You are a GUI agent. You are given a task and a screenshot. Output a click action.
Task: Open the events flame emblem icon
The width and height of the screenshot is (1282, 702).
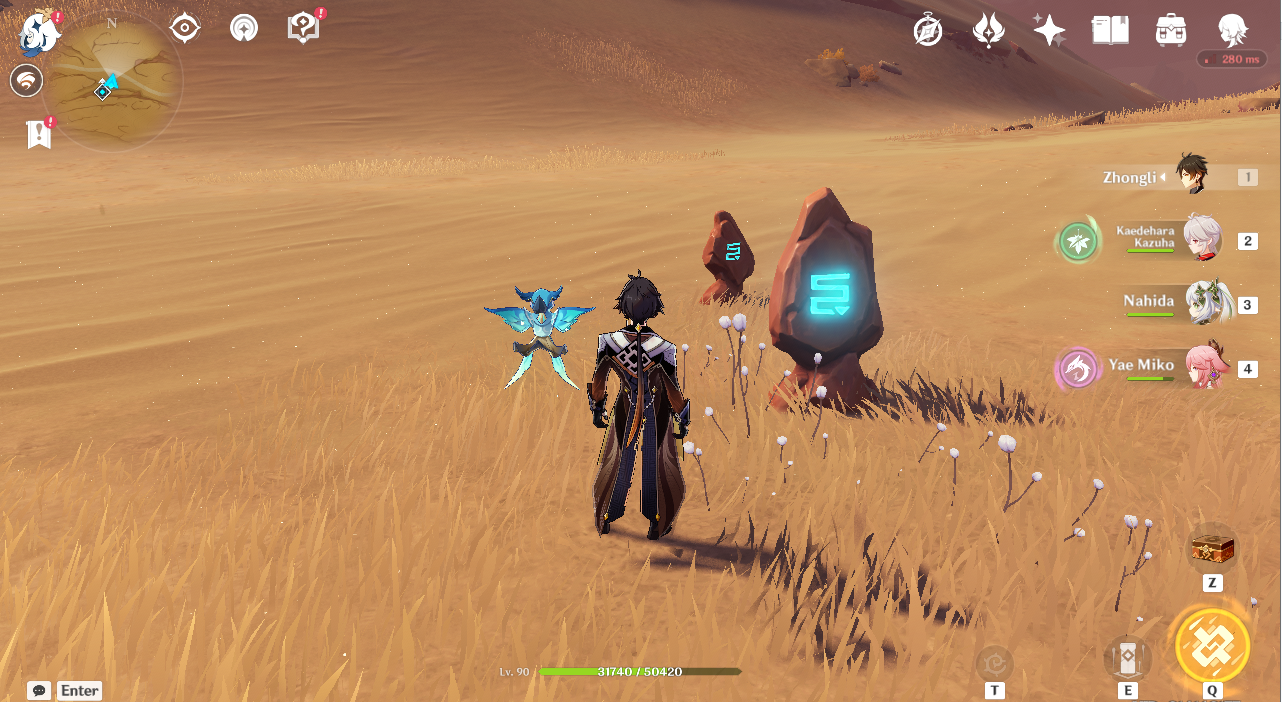(989, 31)
